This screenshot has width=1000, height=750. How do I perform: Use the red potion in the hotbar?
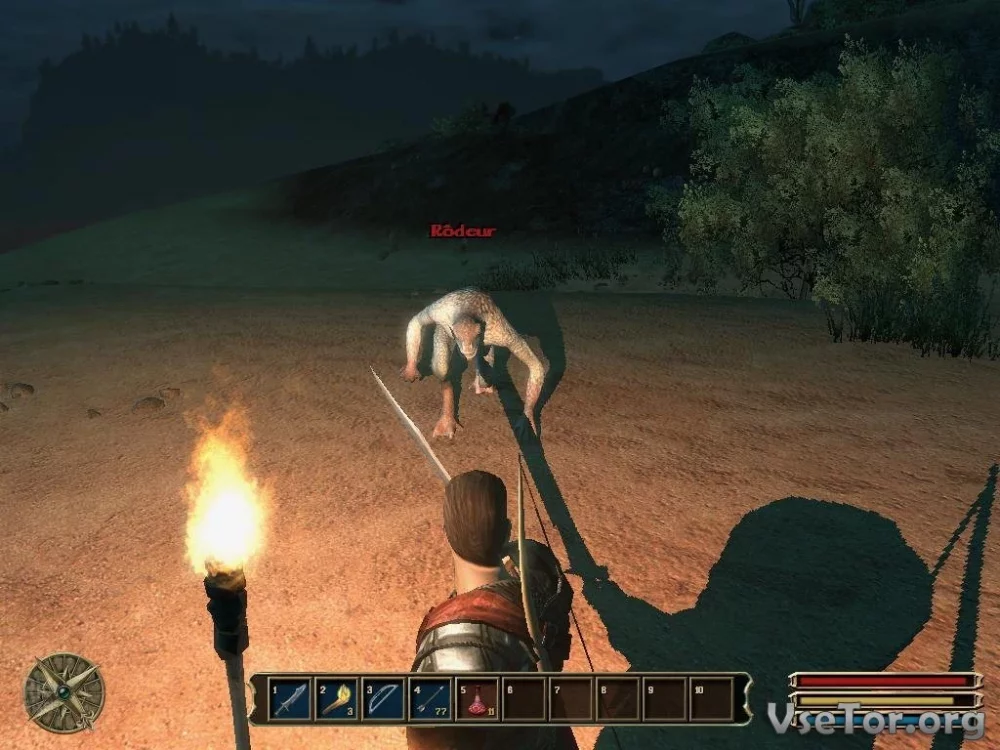478,699
